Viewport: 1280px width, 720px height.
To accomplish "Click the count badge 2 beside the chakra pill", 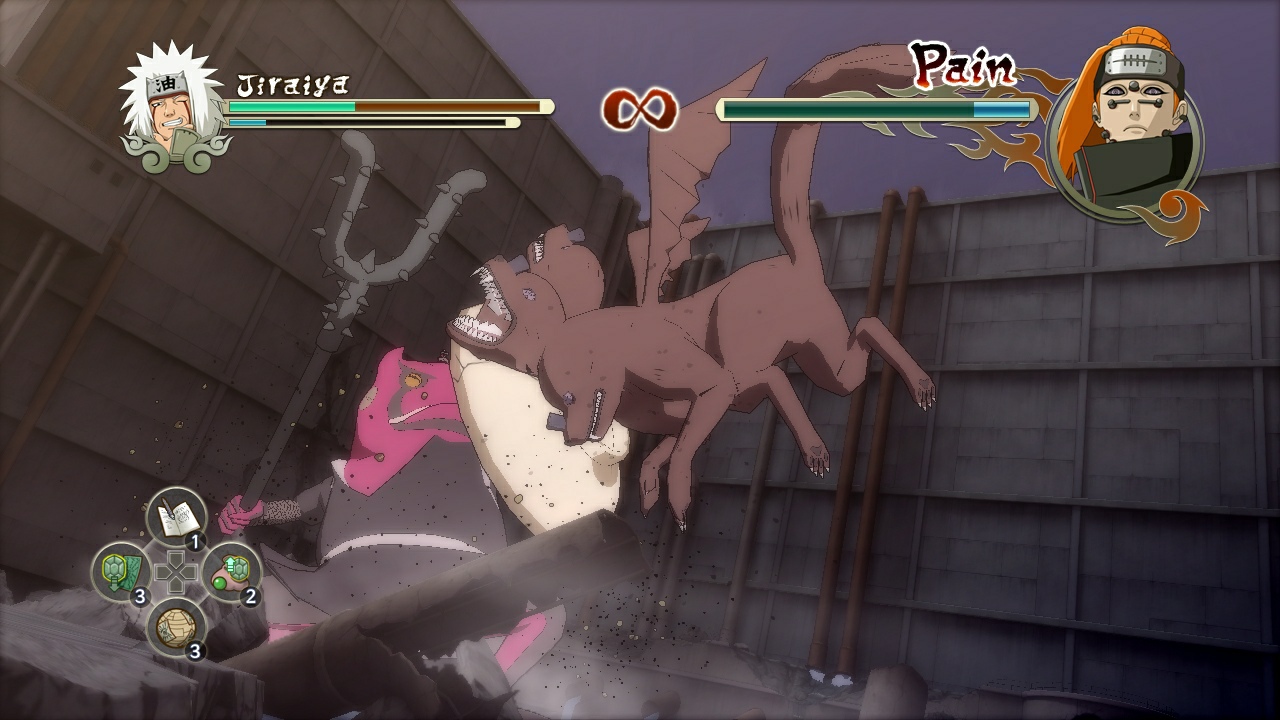I will (251, 595).
